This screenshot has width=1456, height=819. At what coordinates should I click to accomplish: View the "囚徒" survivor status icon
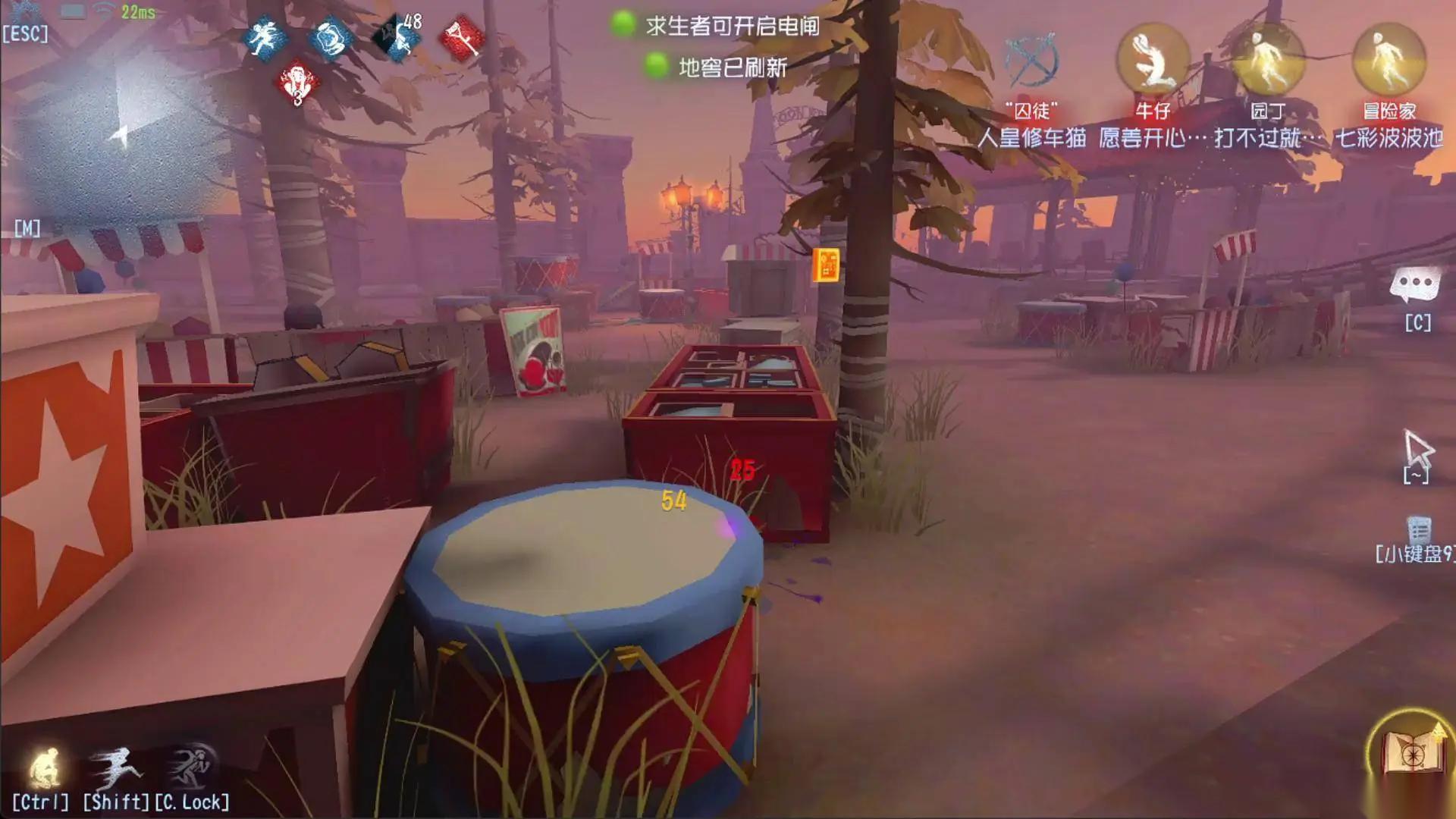(x=1030, y=61)
